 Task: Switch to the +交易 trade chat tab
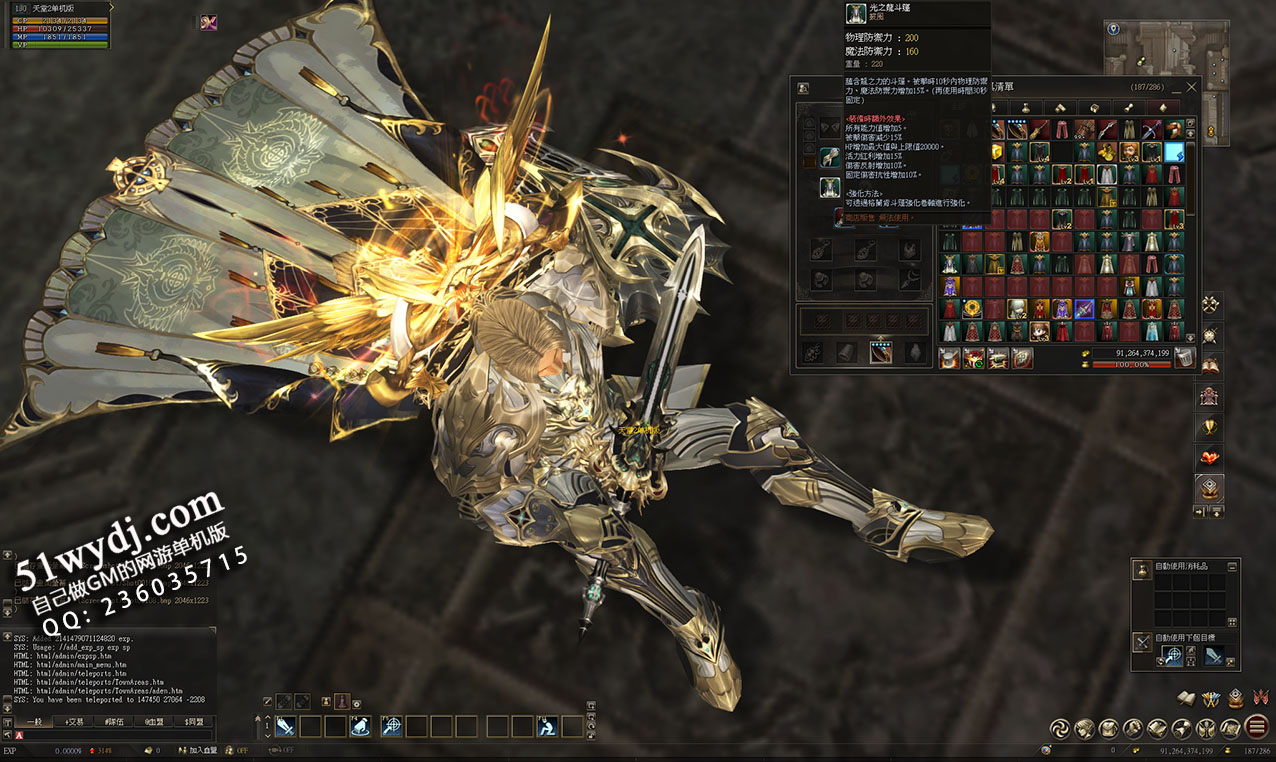coord(76,721)
